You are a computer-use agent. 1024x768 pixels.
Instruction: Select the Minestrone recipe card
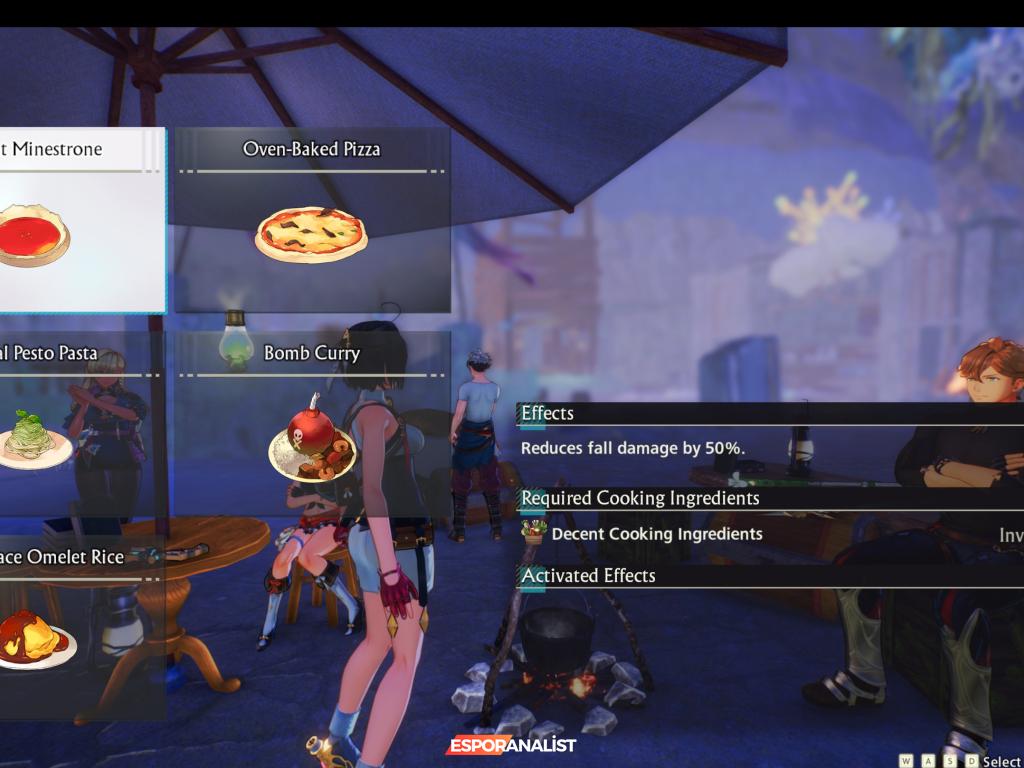tap(80, 220)
